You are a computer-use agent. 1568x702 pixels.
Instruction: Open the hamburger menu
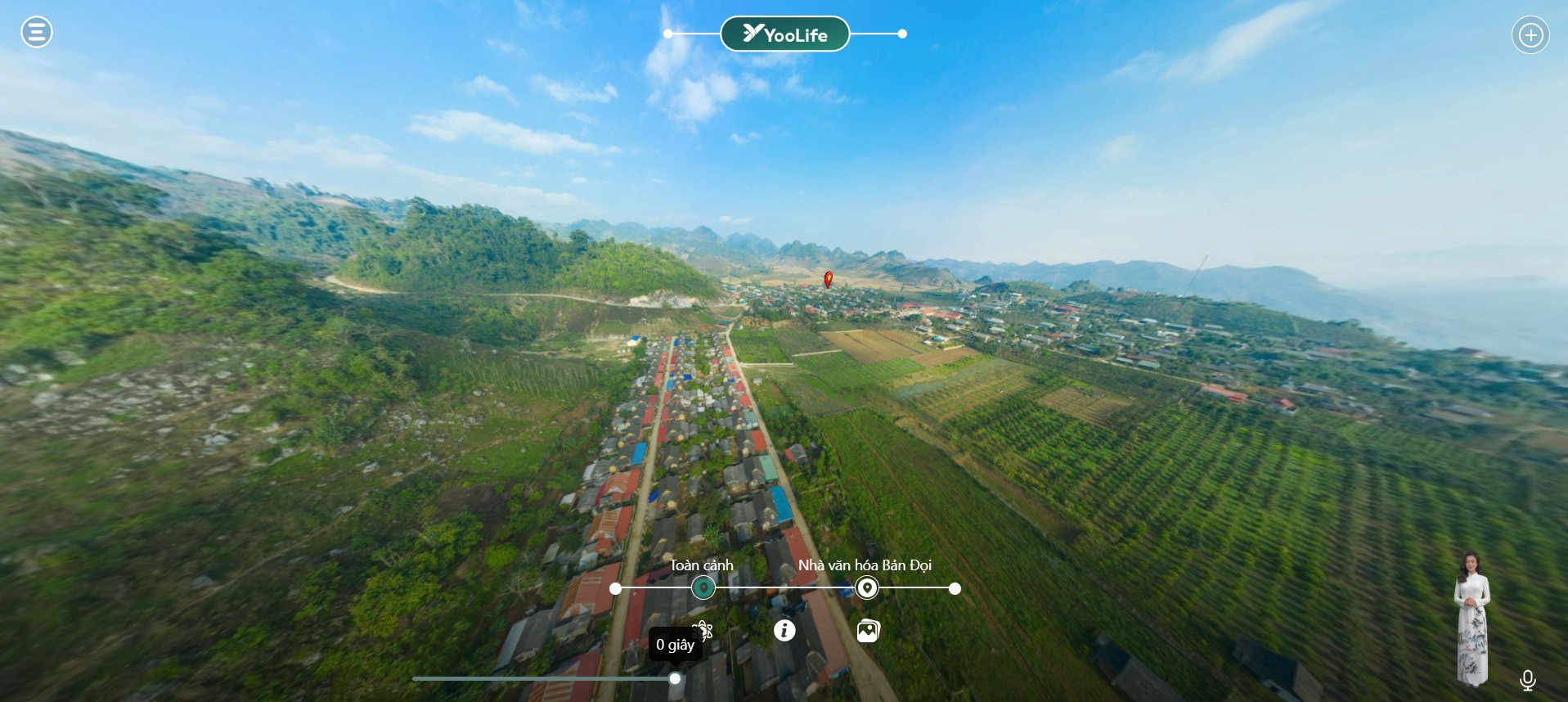coord(37,33)
